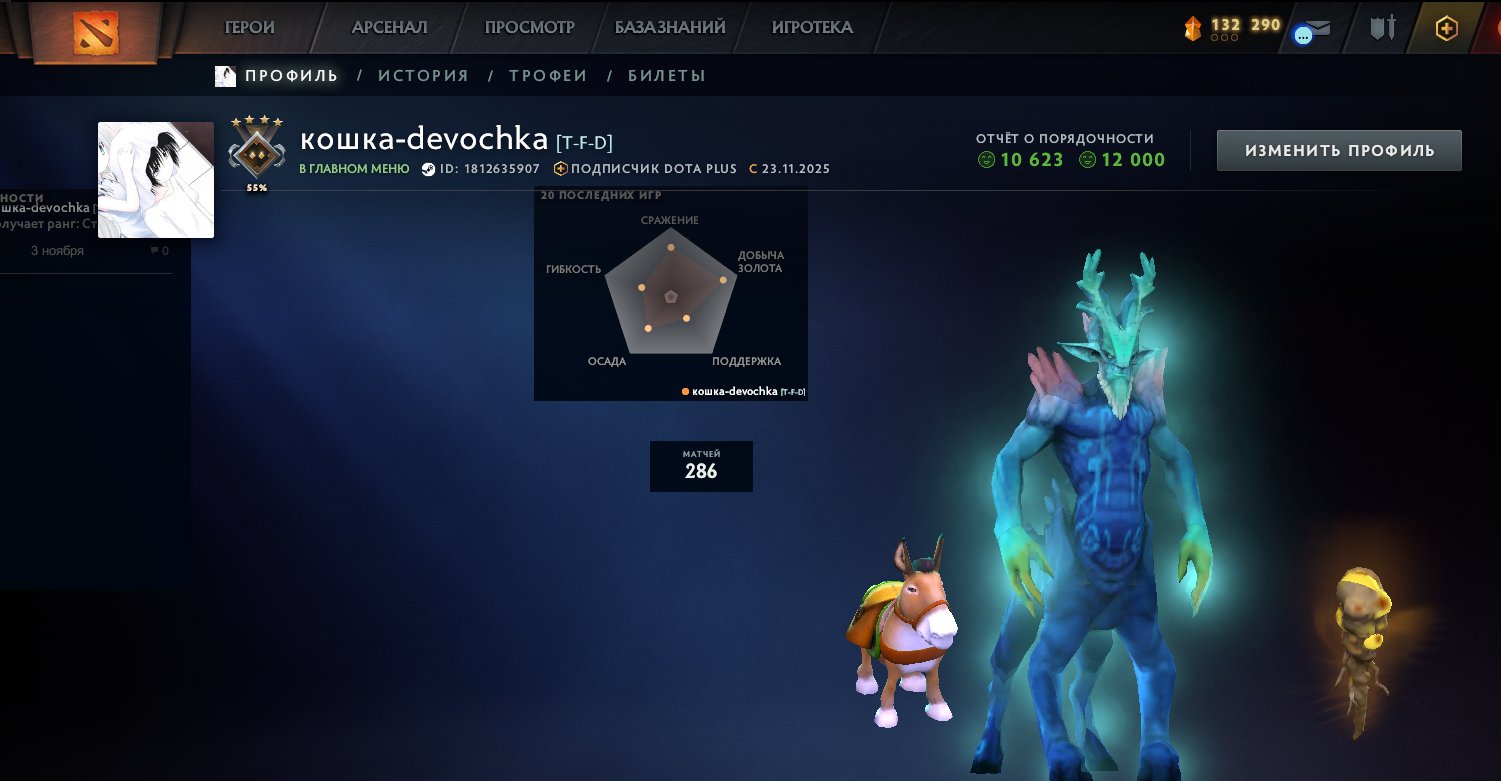The width and height of the screenshot is (1501, 781).
Task: Click the 55% level progress ring on the medal
Action: click(x=257, y=186)
